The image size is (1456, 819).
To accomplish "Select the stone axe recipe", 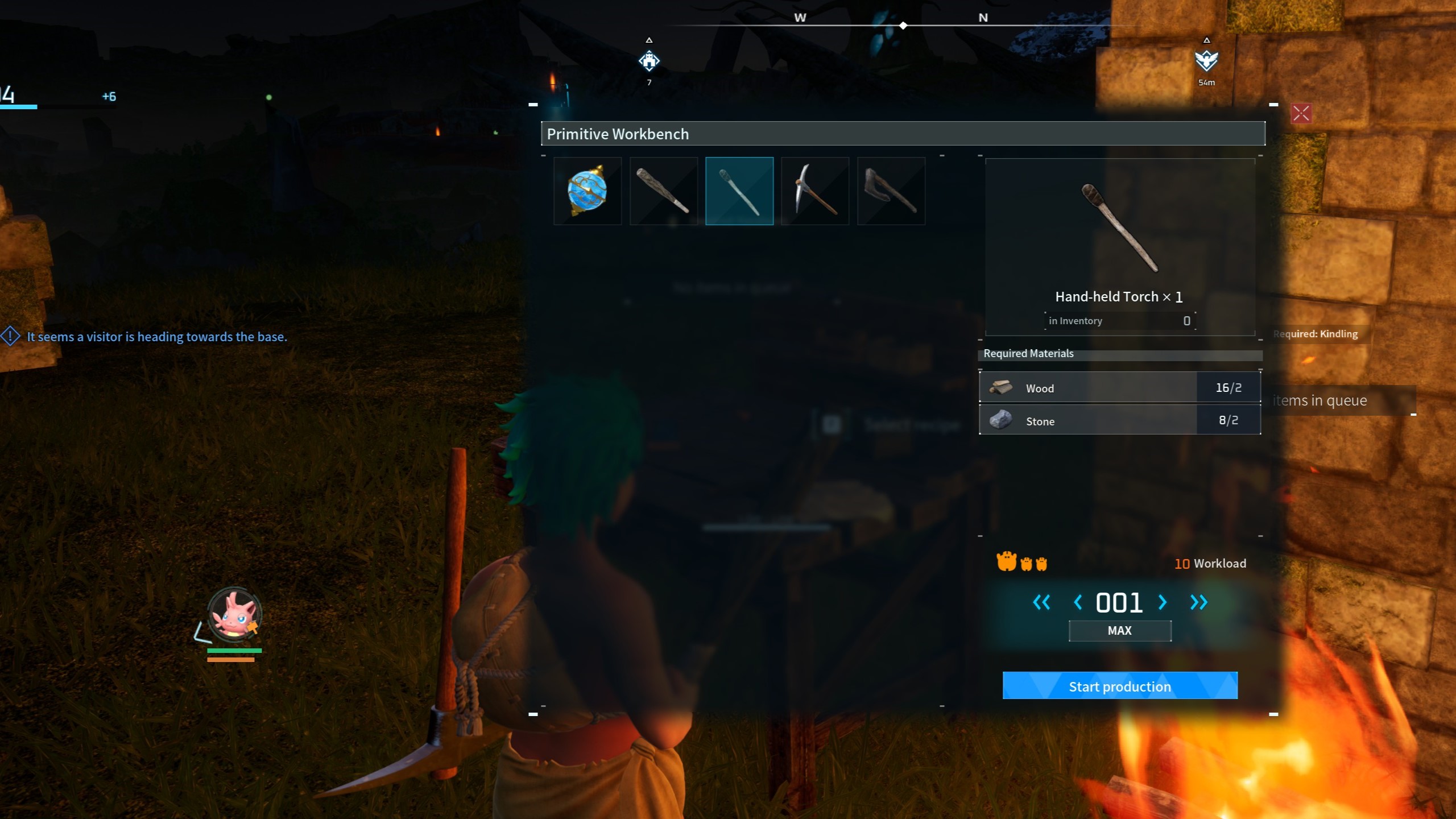I will 891,191.
